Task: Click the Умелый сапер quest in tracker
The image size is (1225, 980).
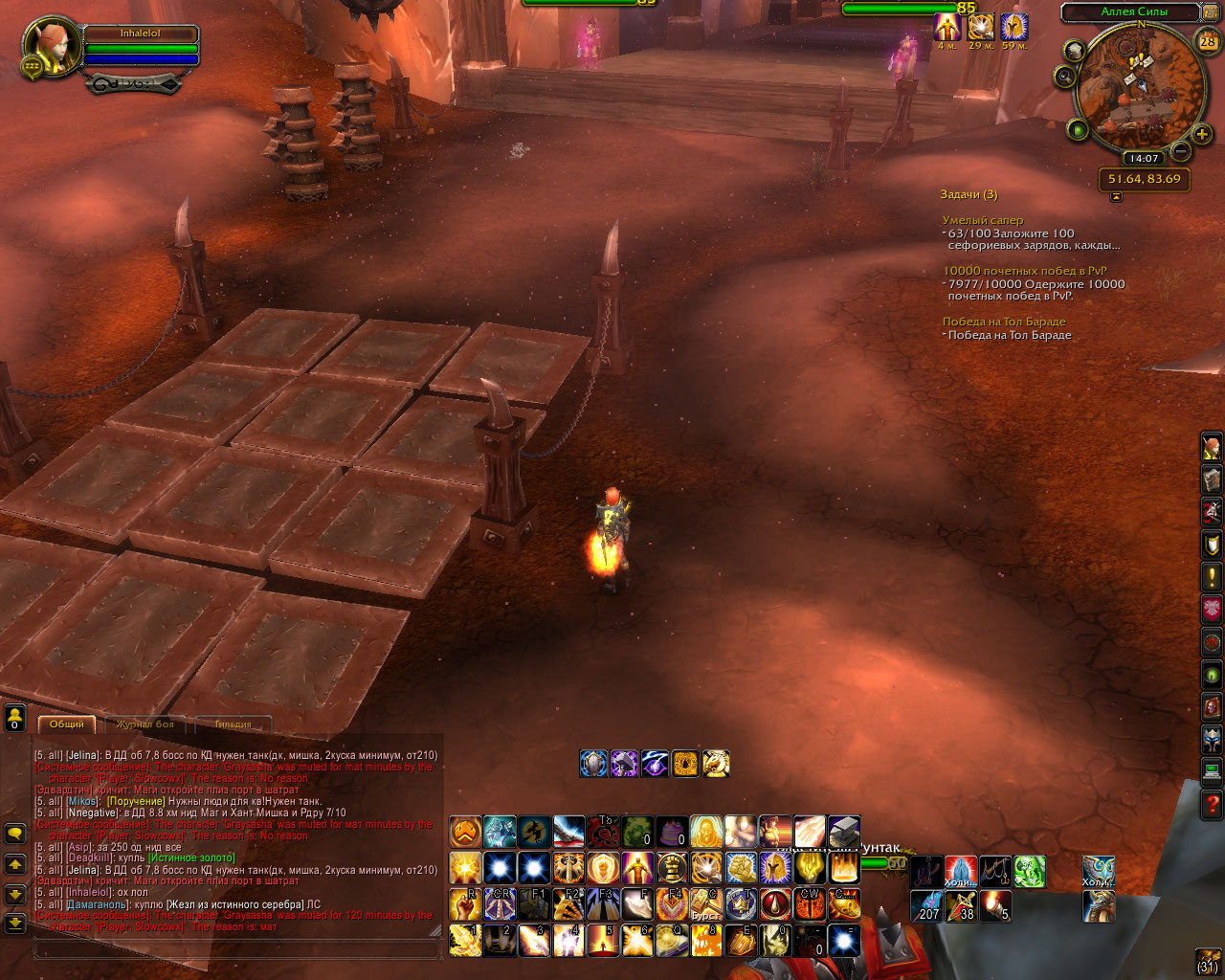Action: [x=982, y=220]
